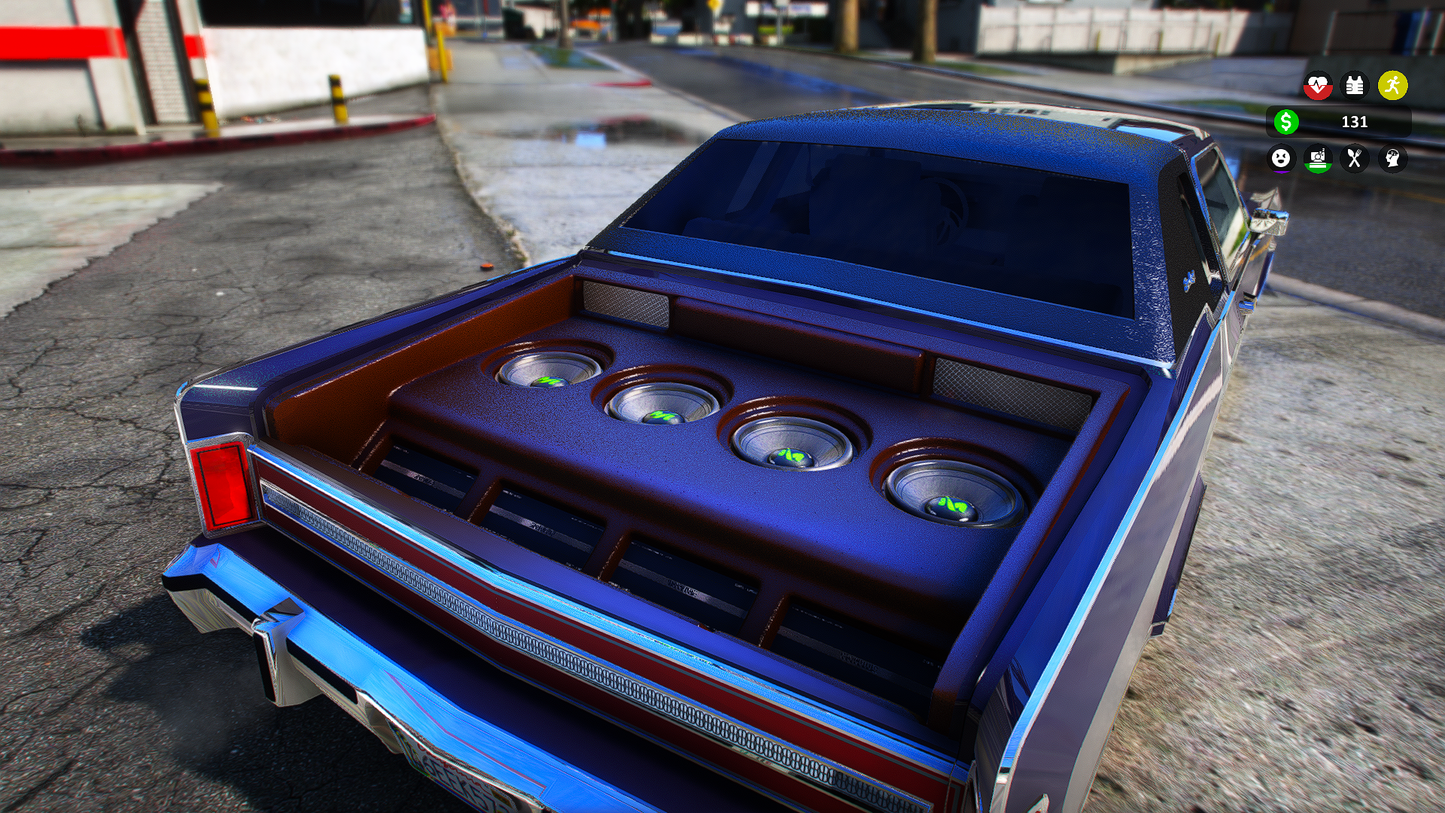This screenshot has height=813, width=1445.
Task: Click the 131 cash amount display
Action: tap(1357, 122)
